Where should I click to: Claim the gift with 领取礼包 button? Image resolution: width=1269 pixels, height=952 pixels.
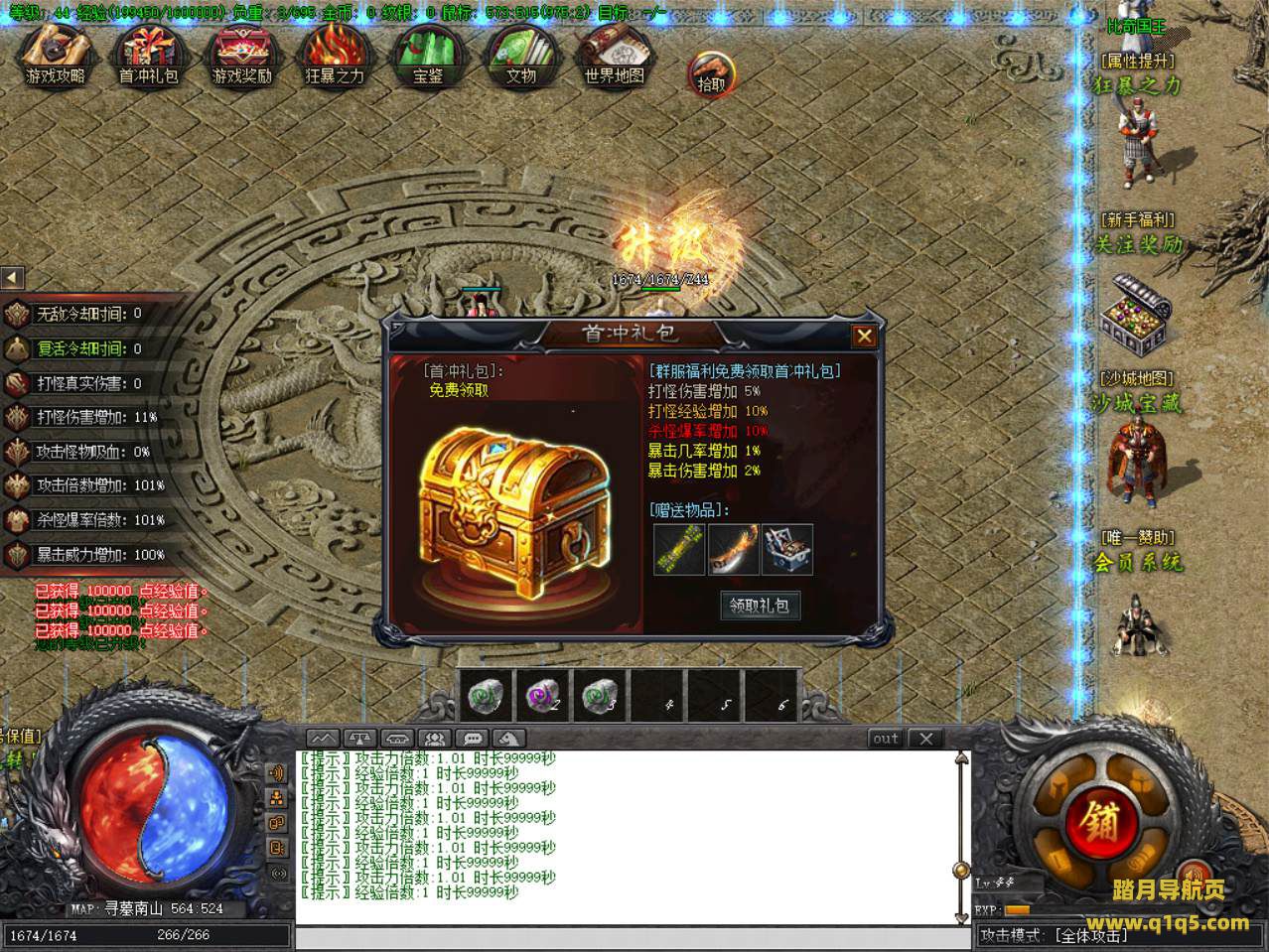[x=760, y=605]
